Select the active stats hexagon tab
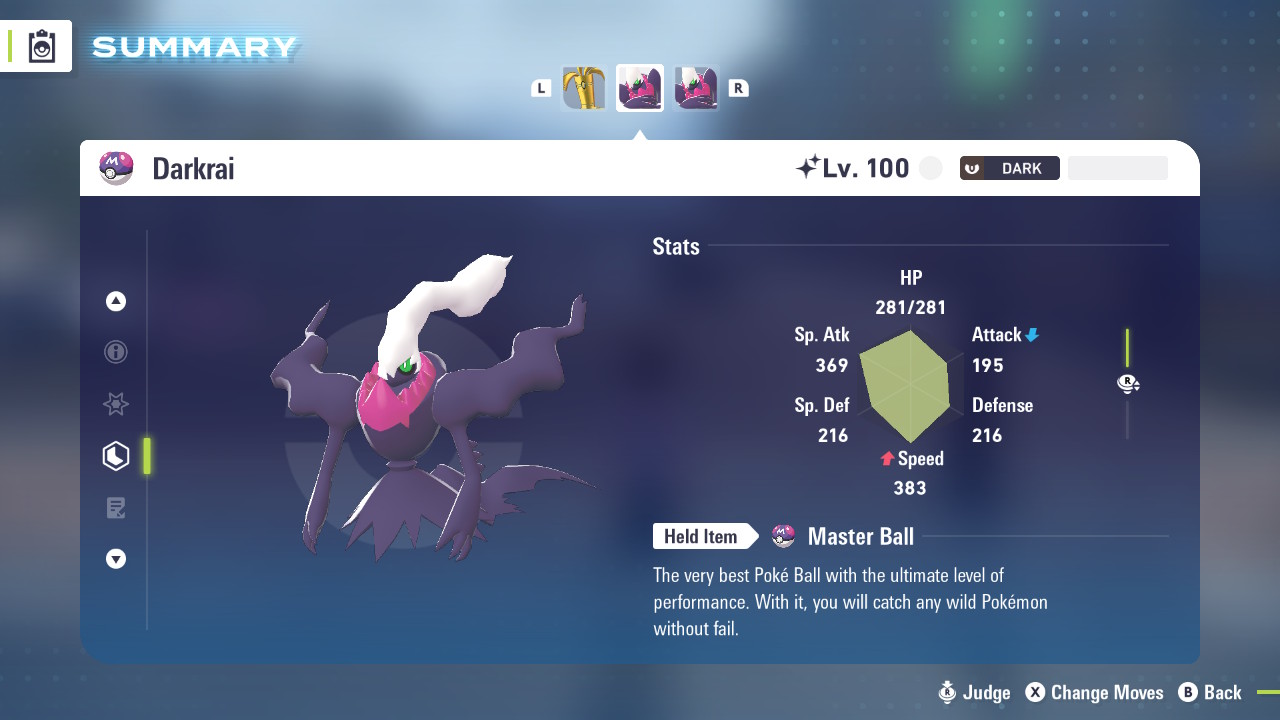 (116, 456)
